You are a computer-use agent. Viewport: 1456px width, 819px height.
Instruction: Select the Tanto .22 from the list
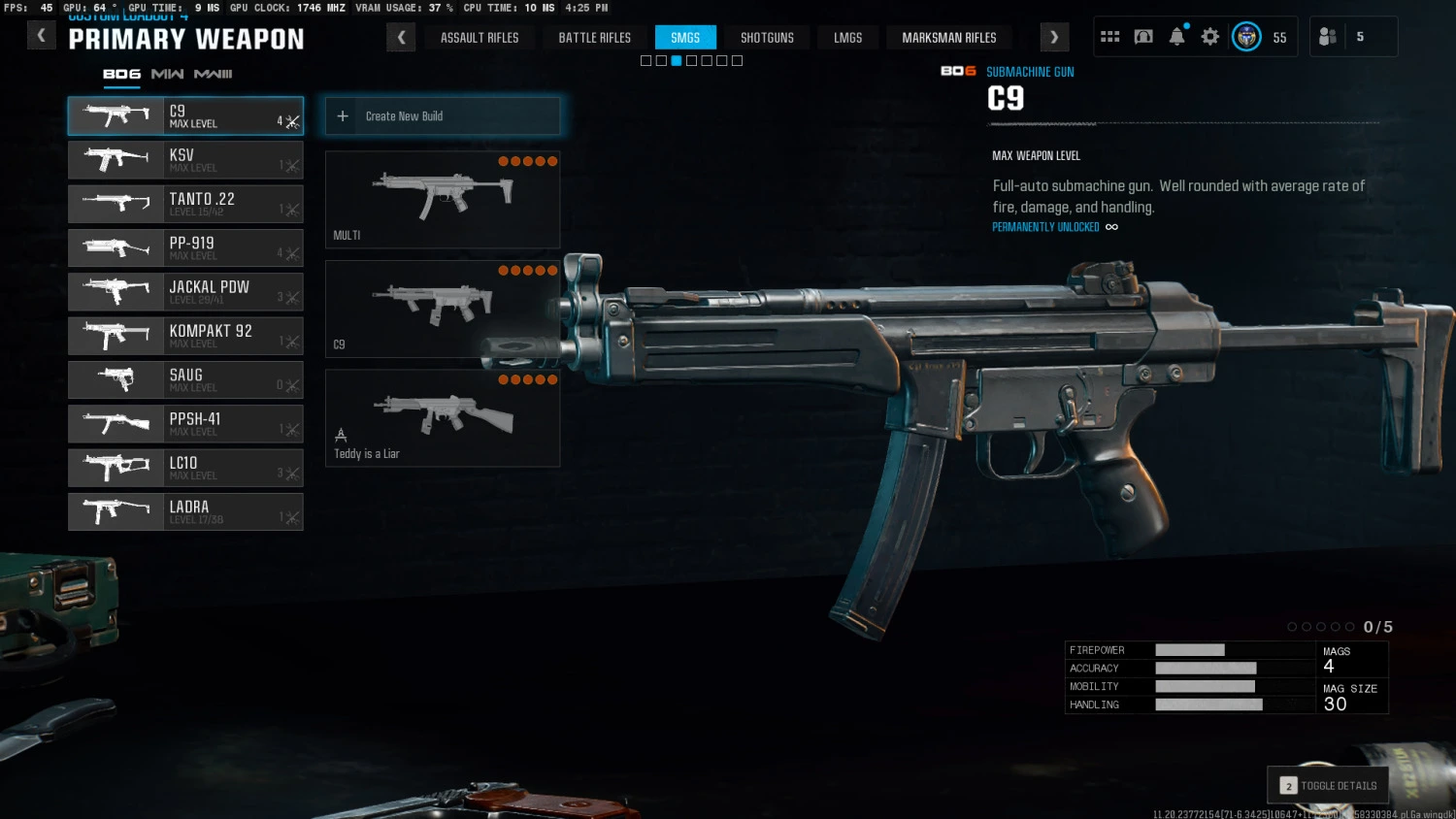click(x=185, y=204)
